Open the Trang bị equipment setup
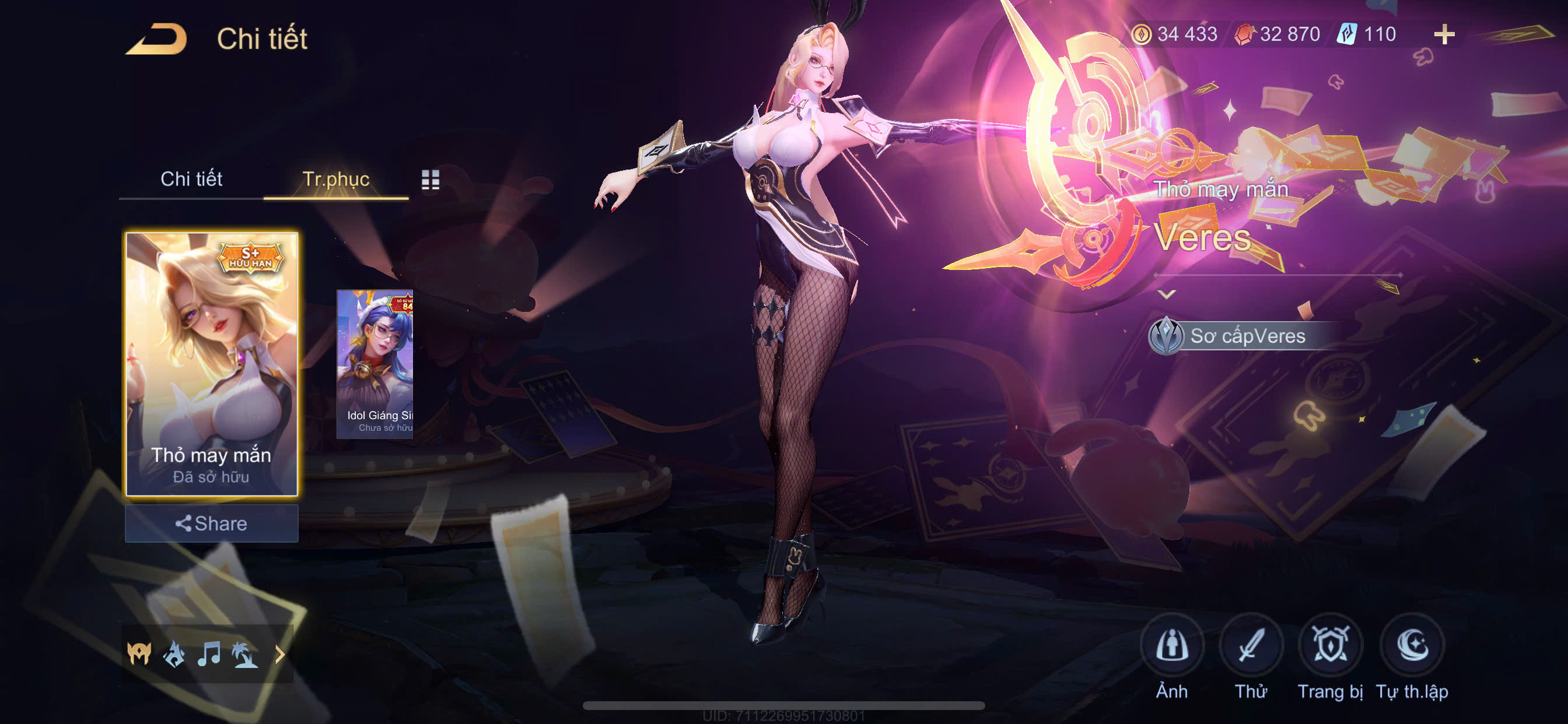Screen dimensions: 1568x724 (x=1330, y=646)
